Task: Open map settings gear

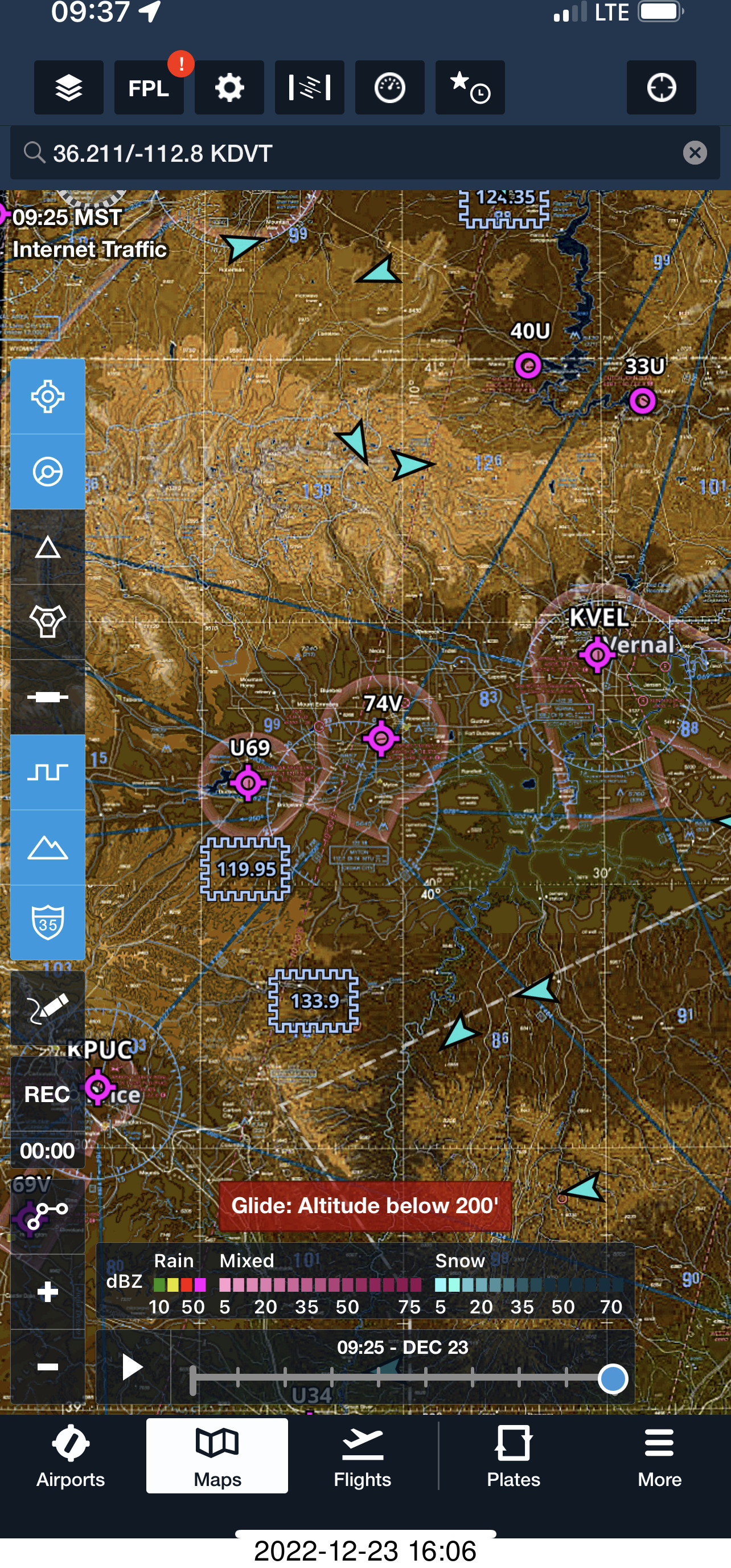Action: pyautogui.click(x=229, y=88)
